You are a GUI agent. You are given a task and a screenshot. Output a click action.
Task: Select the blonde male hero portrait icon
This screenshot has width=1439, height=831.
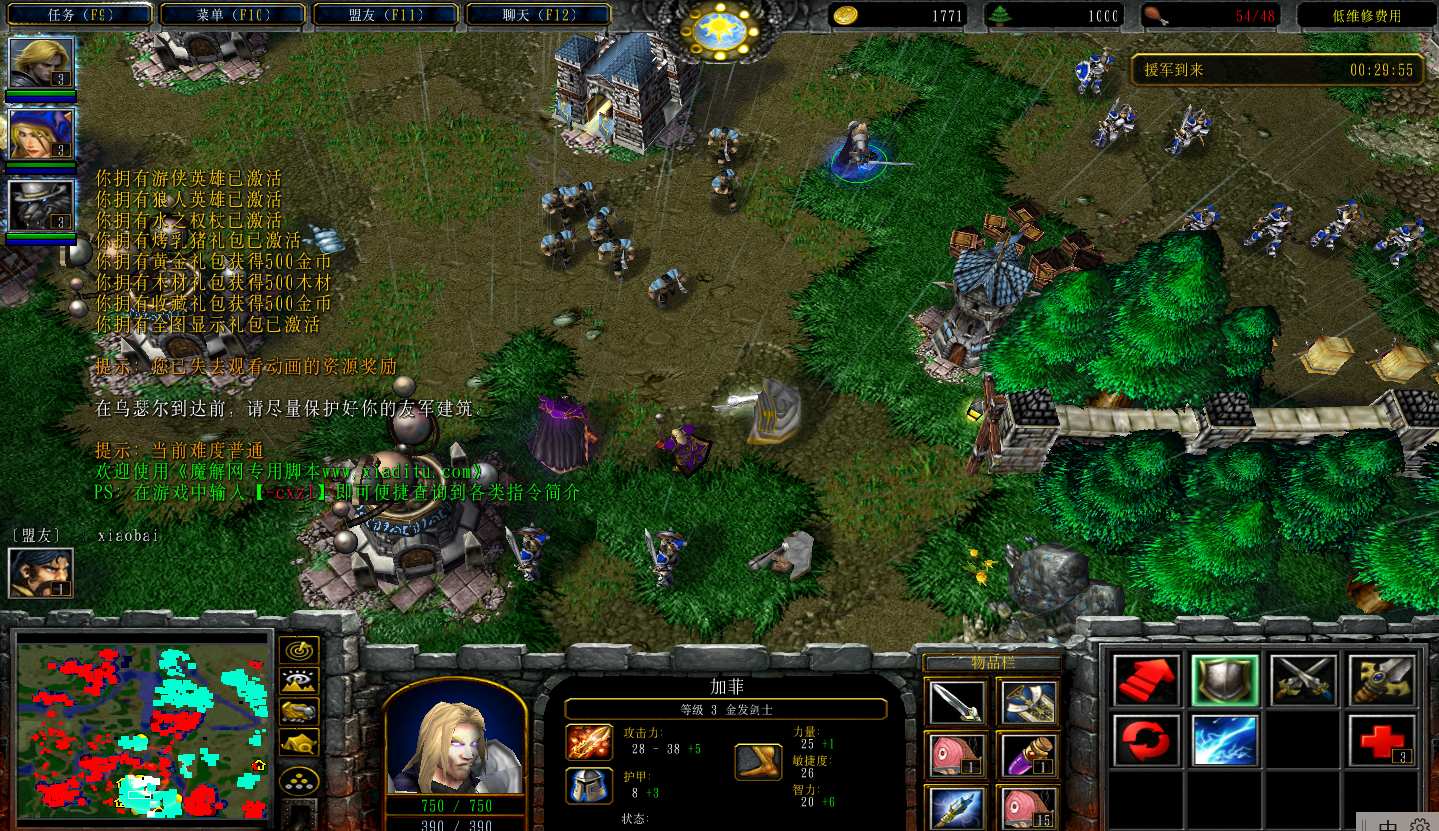[x=41, y=62]
